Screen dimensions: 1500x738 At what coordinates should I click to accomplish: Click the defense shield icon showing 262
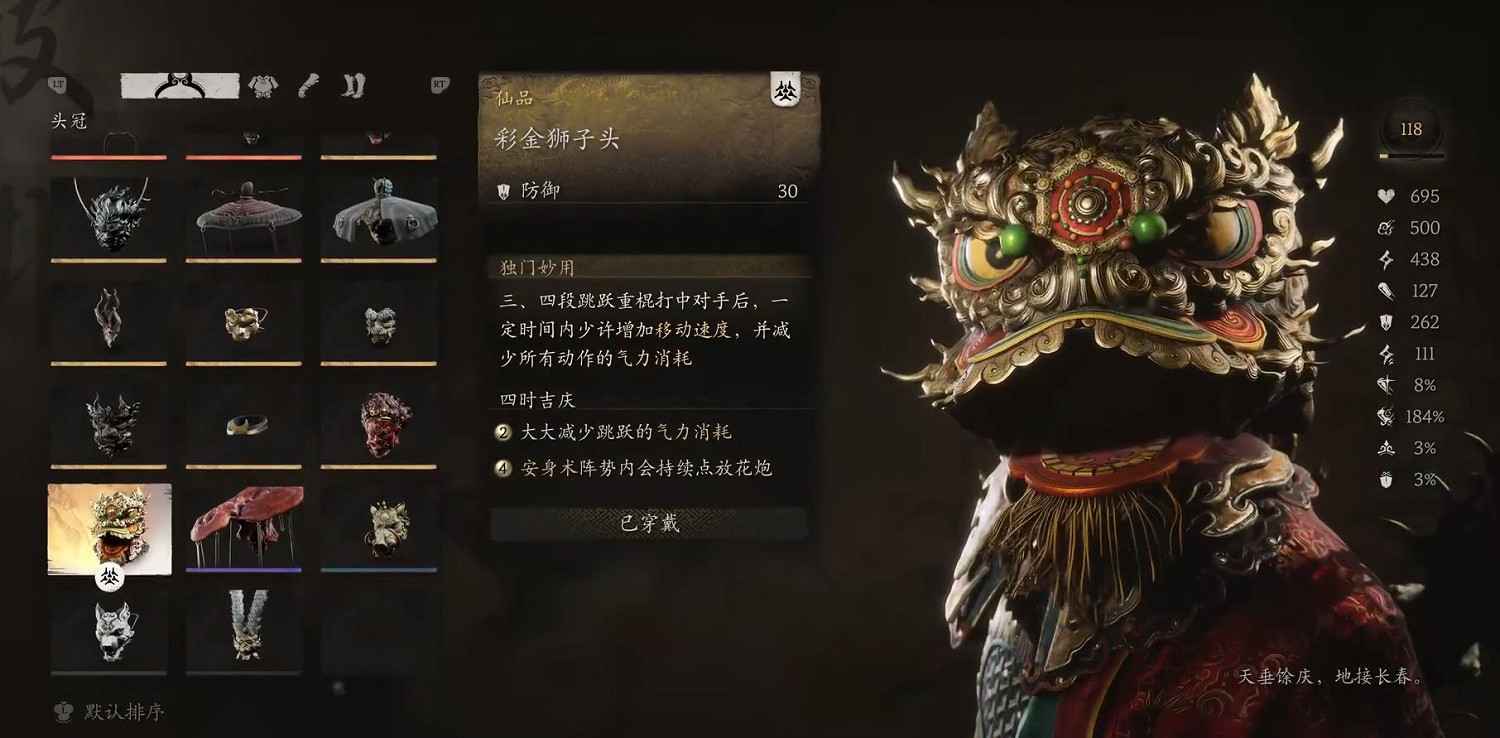(1385, 322)
